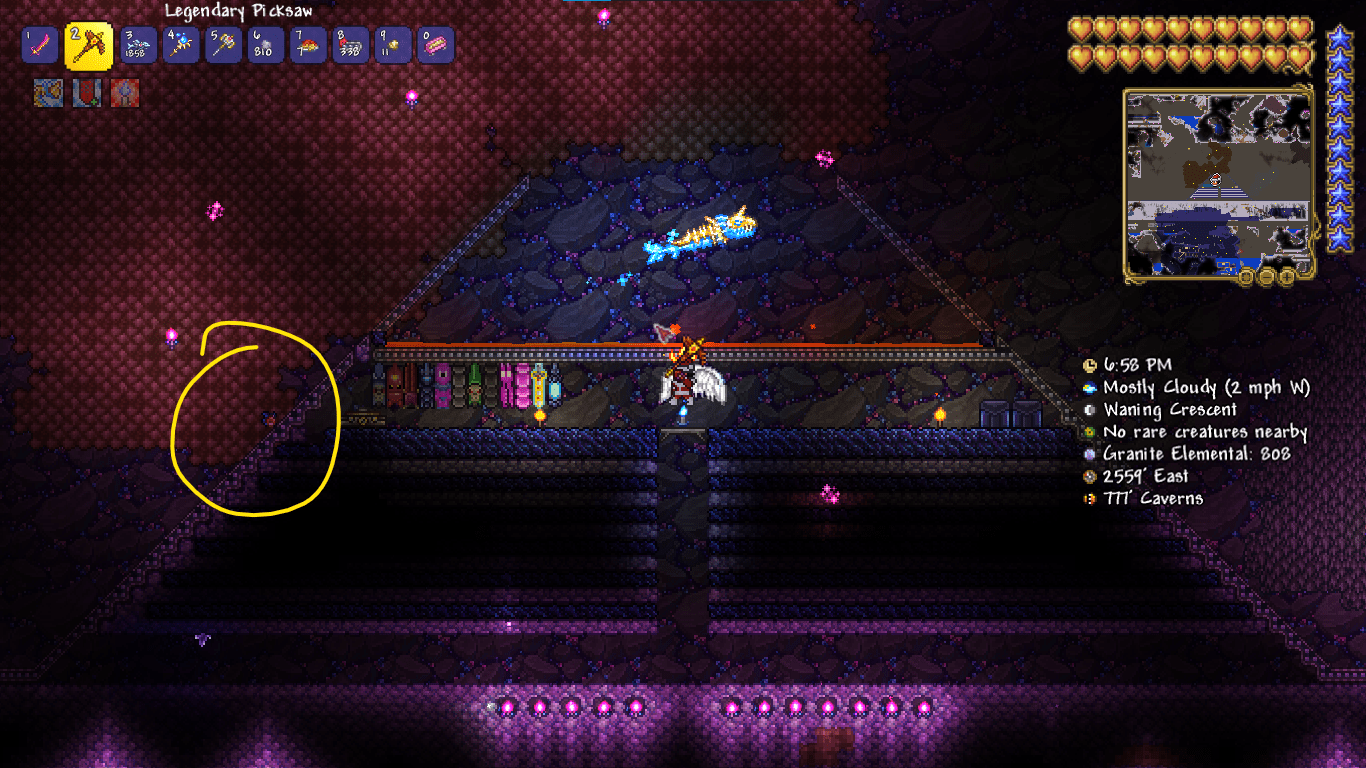The height and width of the screenshot is (768, 1366).
Task: Select the golden staff in hotbar slot 5
Action: click(x=223, y=45)
